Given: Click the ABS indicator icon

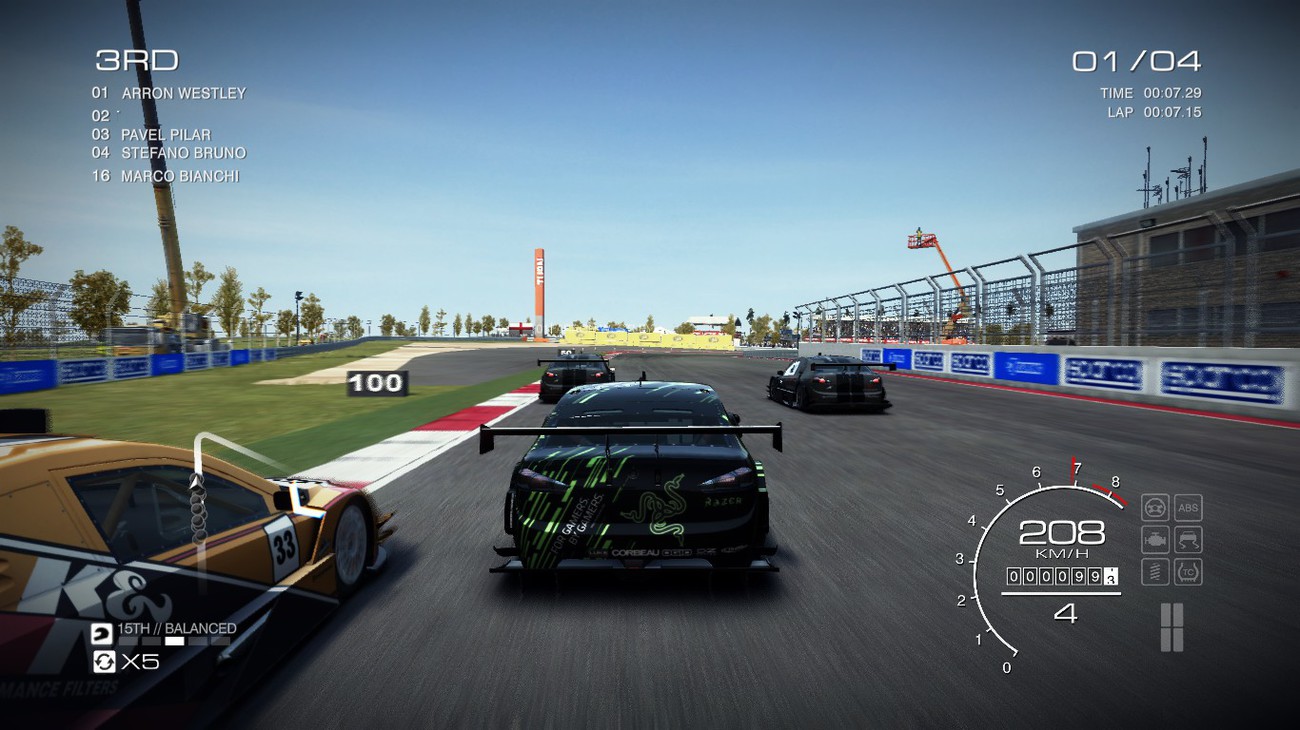Looking at the screenshot, I should coord(1187,507).
